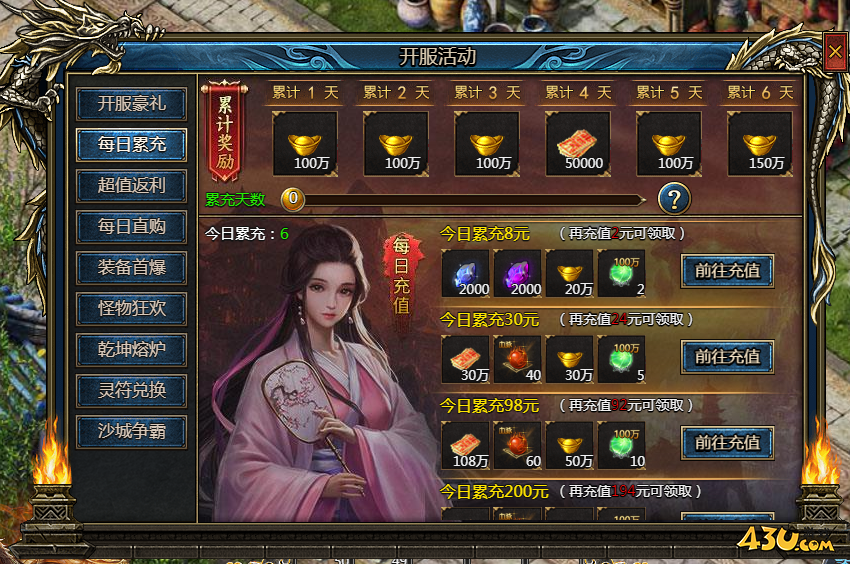Close the 开服活动 window
850x564 pixels.
(x=835, y=53)
